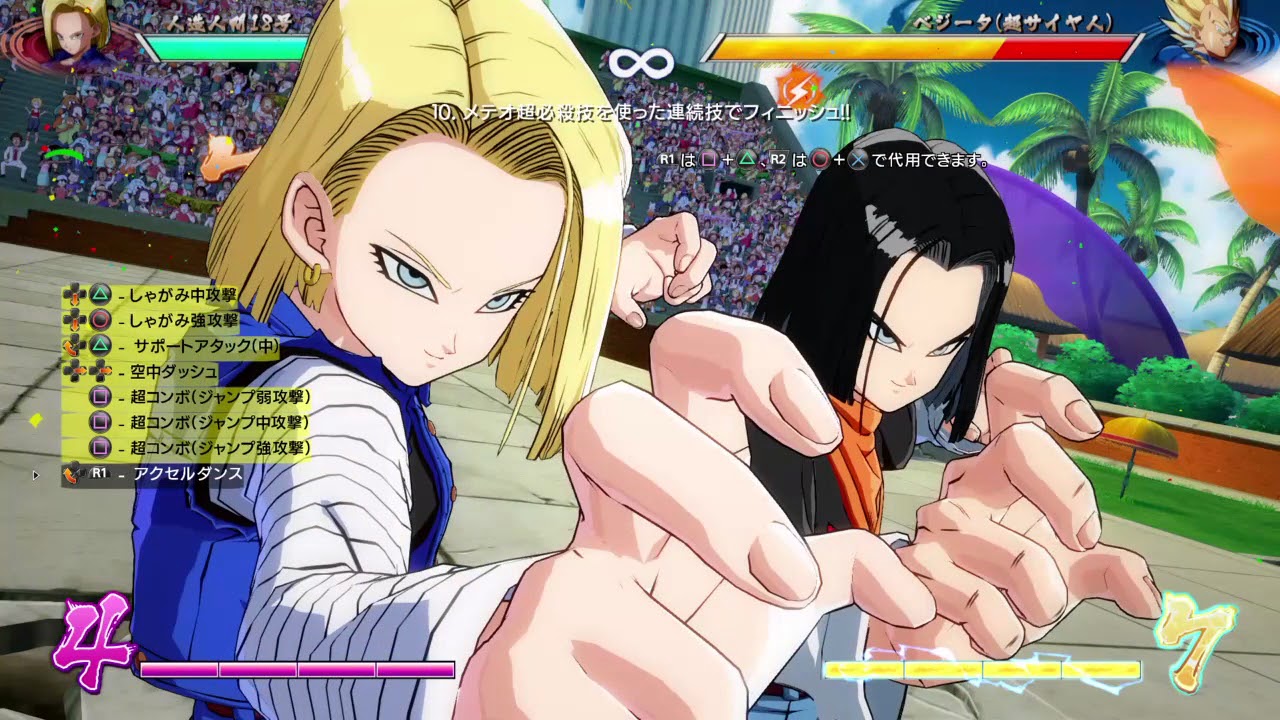
Task: Click the R1 button icon beside アクセルダンス
Action: click(97, 473)
